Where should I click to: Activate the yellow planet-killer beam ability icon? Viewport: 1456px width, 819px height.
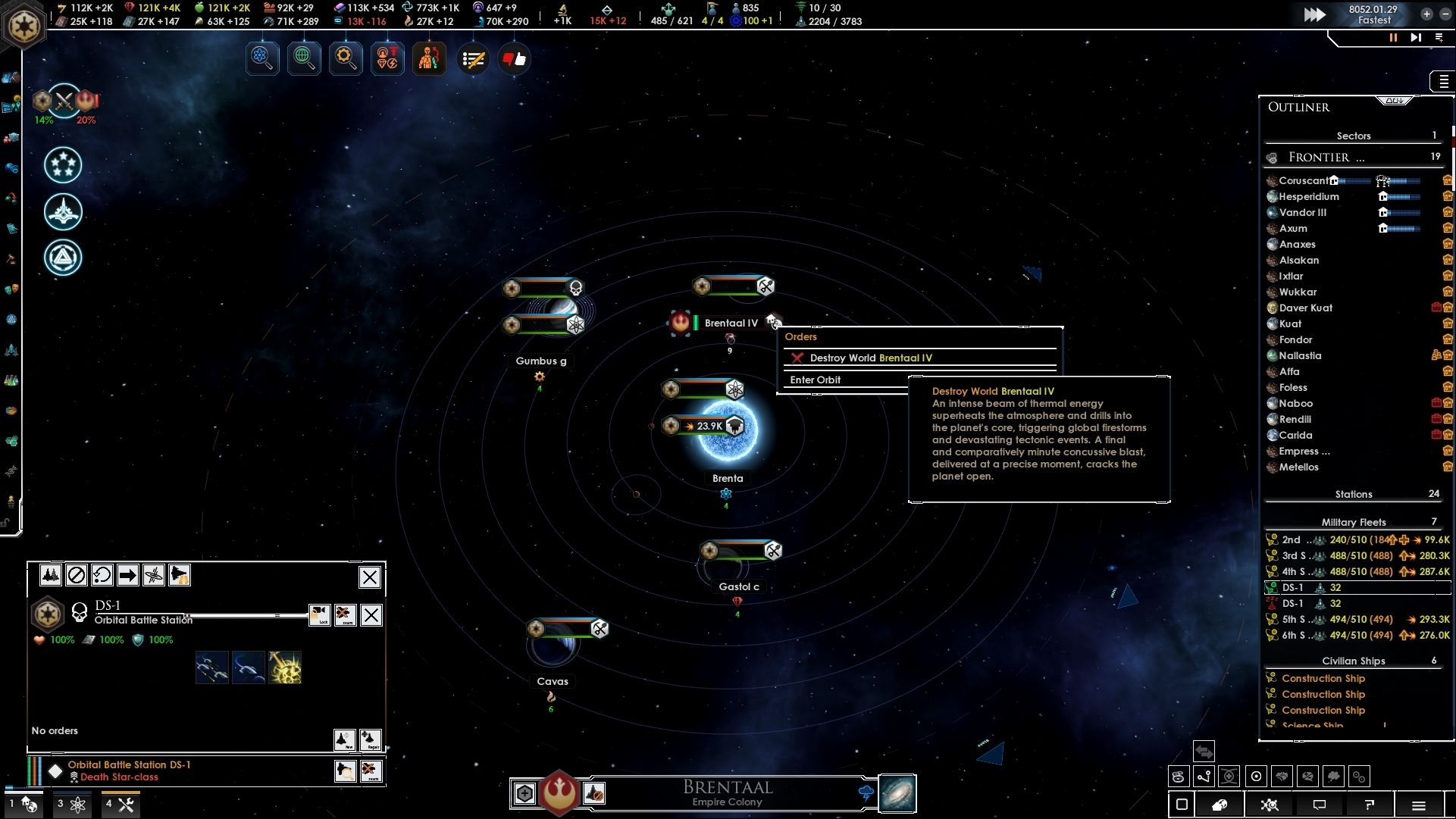click(x=285, y=667)
